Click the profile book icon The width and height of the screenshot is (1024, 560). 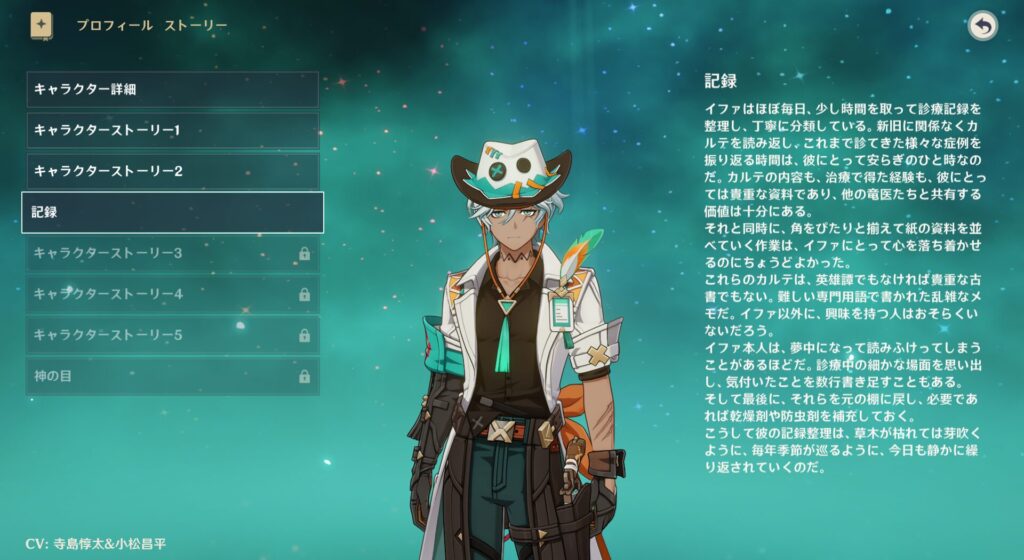click(41, 25)
